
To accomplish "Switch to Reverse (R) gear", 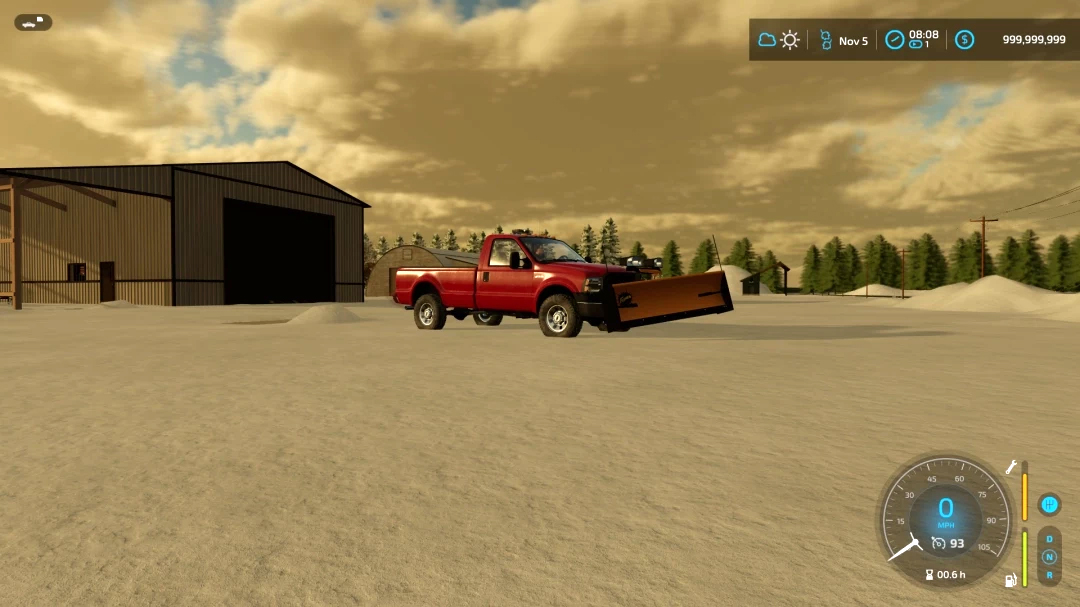I will click(1049, 574).
